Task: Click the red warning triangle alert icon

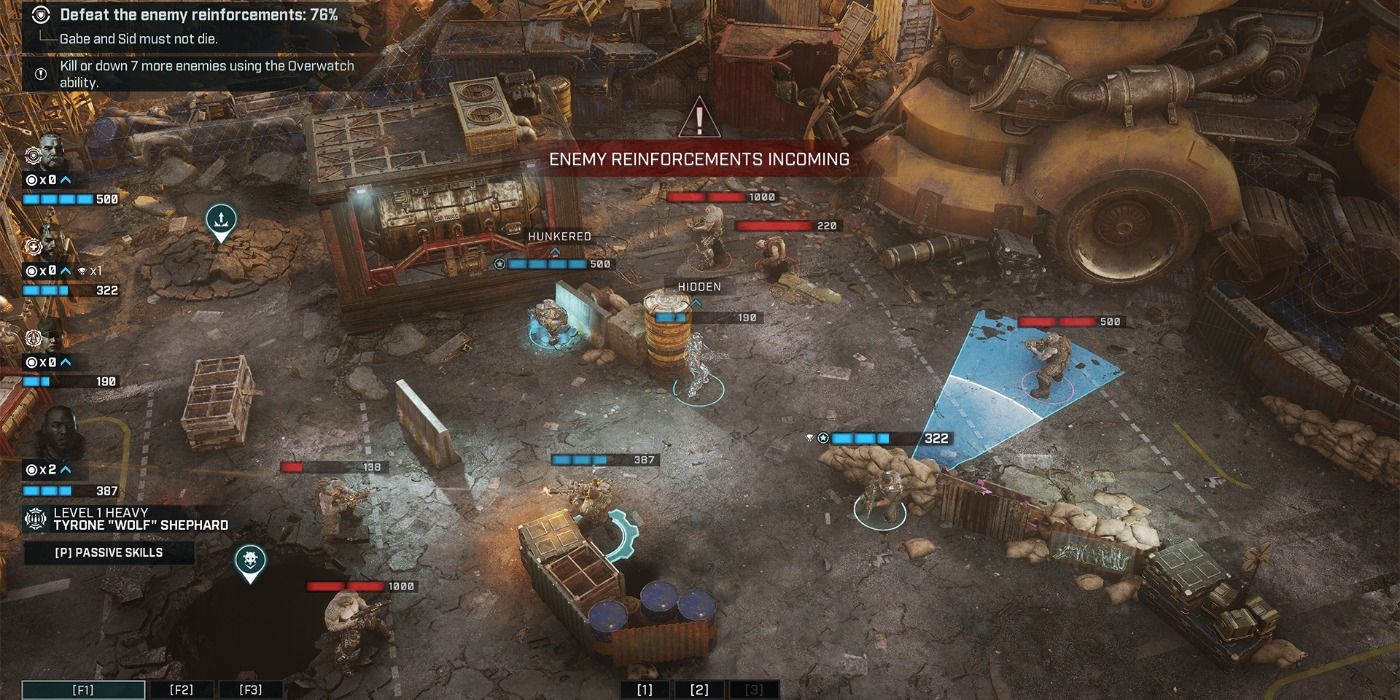Action: pos(699,119)
